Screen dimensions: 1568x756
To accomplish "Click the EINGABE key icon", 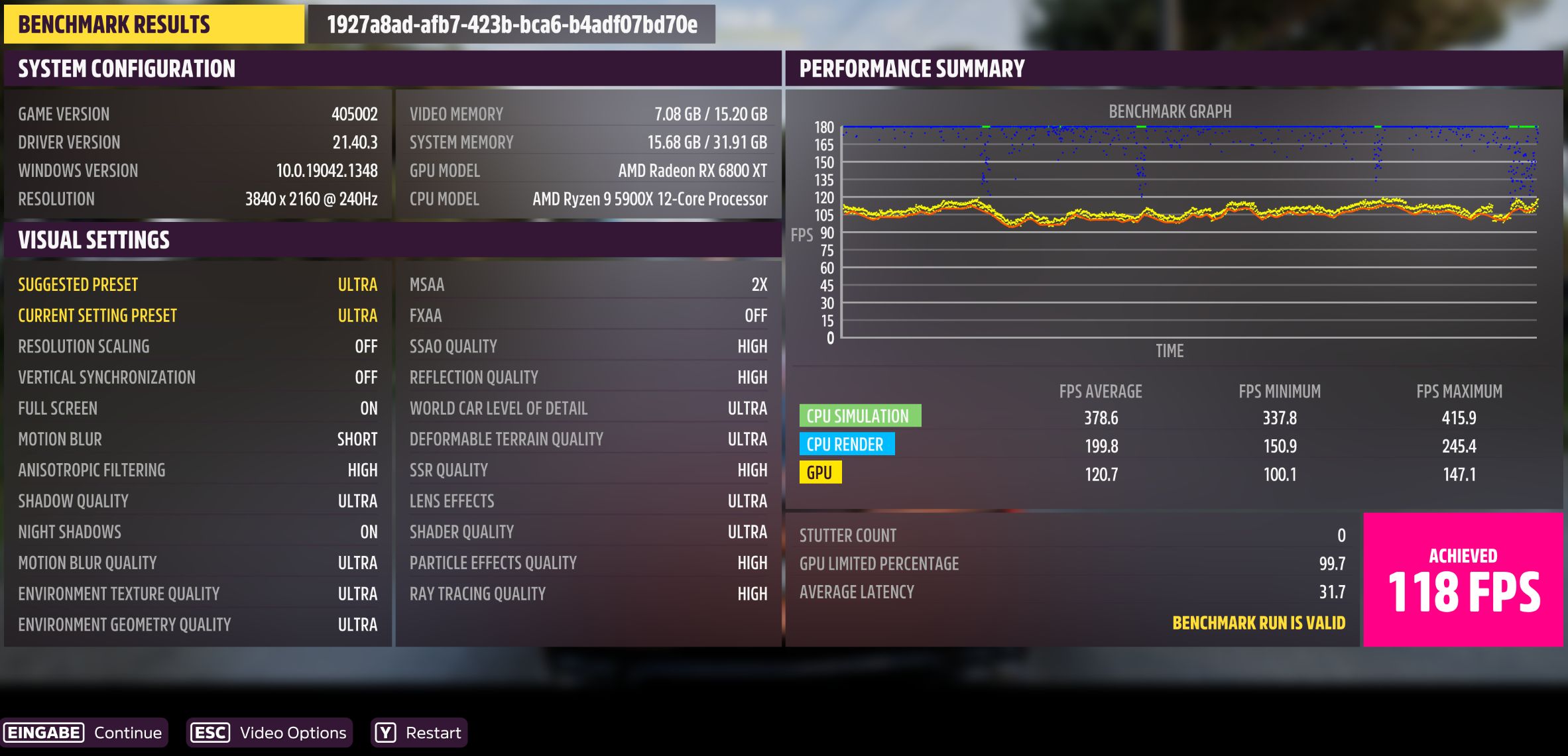I will (44, 733).
